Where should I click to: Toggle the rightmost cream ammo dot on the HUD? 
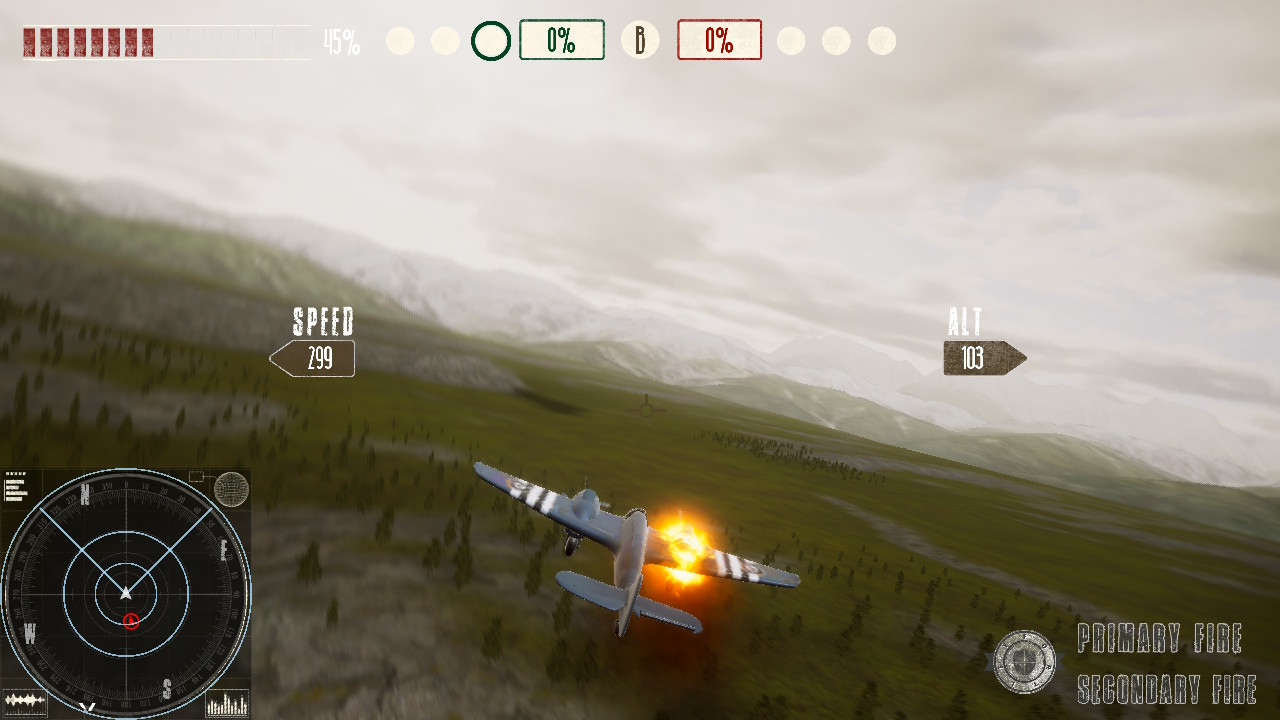[880, 40]
